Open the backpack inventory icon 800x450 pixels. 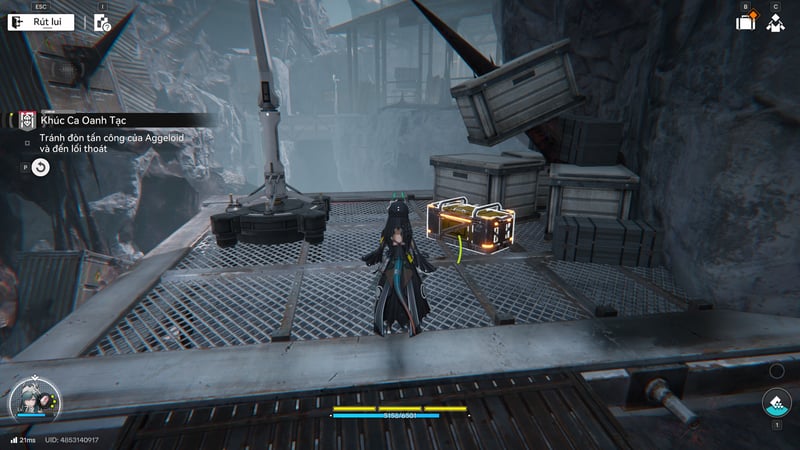pyautogui.click(x=745, y=22)
